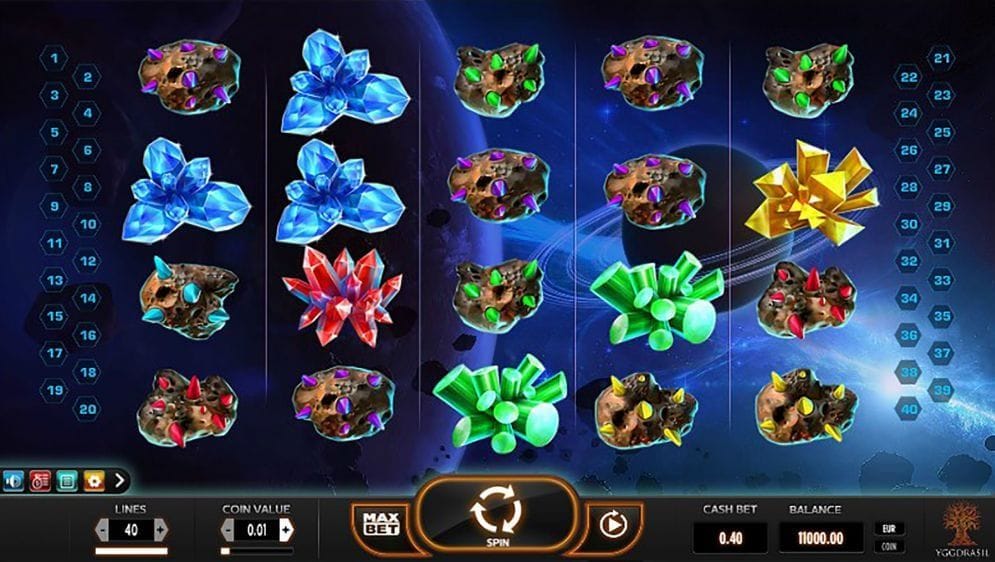Select payline number 20
The height and width of the screenshot is (562, 995).
pyautogui.click(x=88, y=408)
